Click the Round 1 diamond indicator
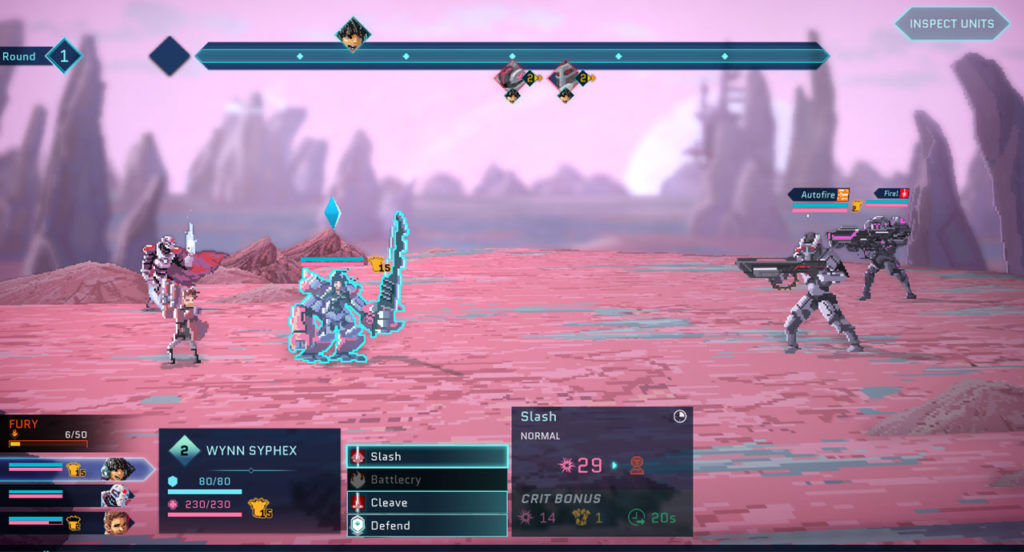The height and width of the screenshot is (552, 1024). pos(63,56)
